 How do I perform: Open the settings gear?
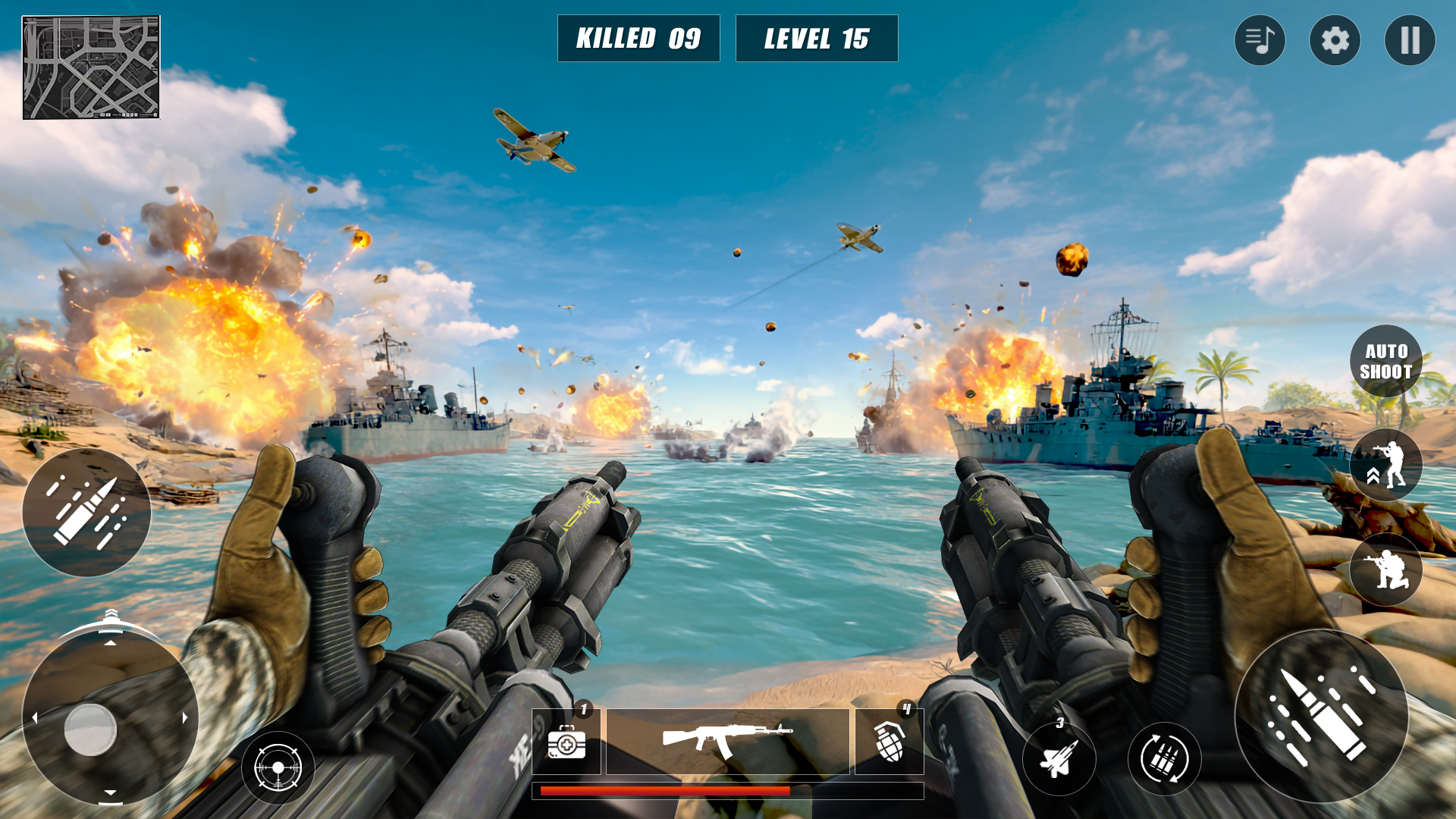coord(1334,39)
